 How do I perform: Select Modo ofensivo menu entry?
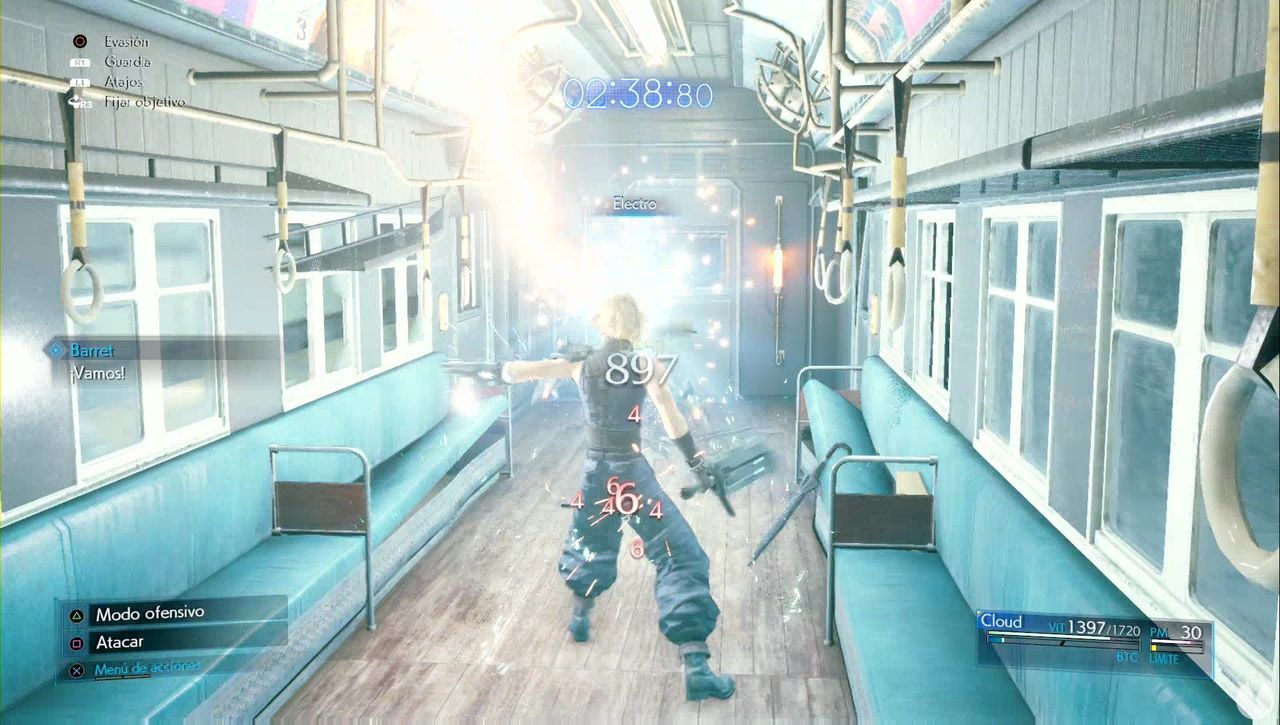(x=150, y=614)
